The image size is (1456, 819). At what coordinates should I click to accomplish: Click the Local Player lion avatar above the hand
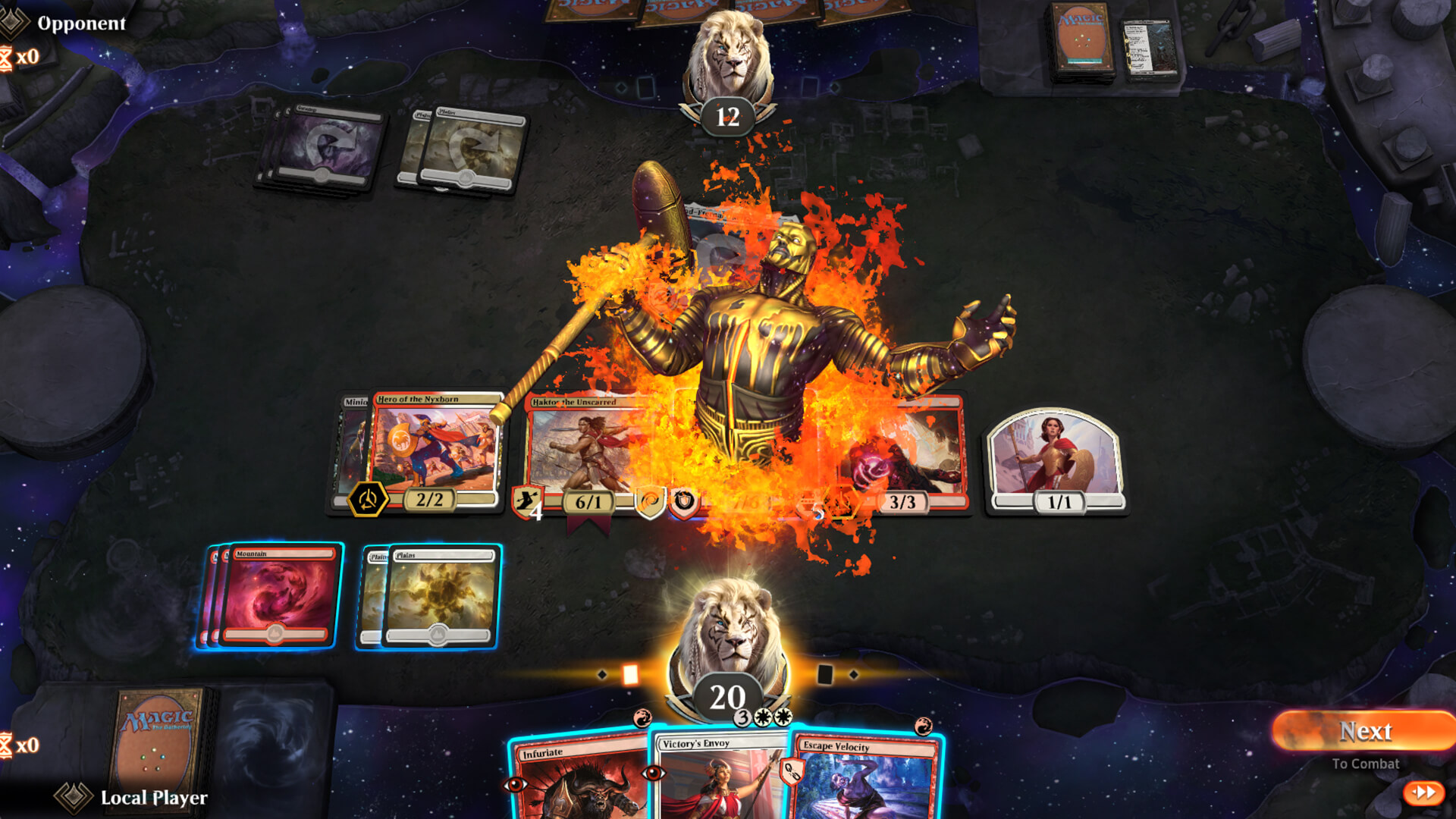pos(730,629)
